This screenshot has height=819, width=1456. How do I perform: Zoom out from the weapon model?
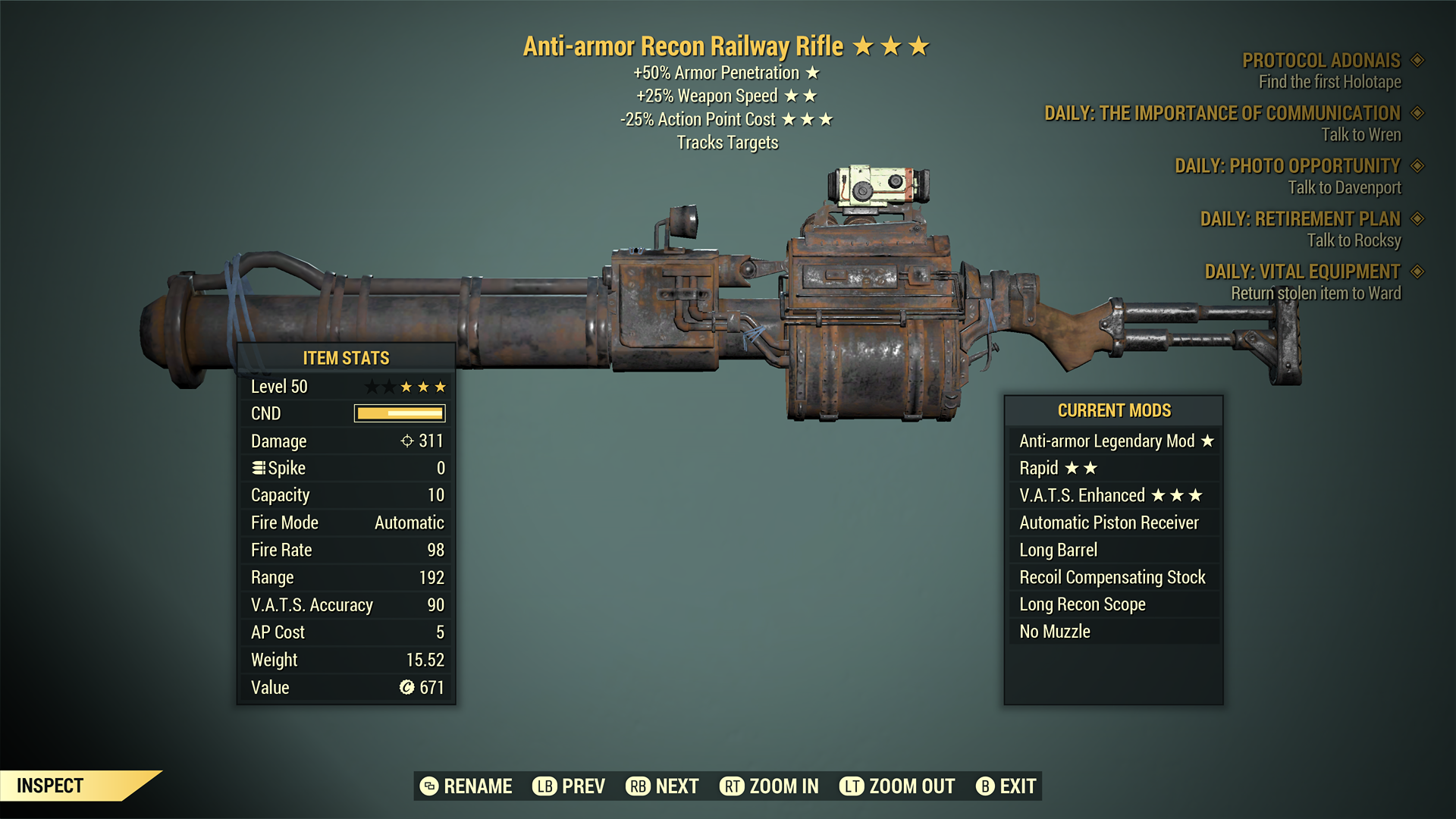(897, 786)
